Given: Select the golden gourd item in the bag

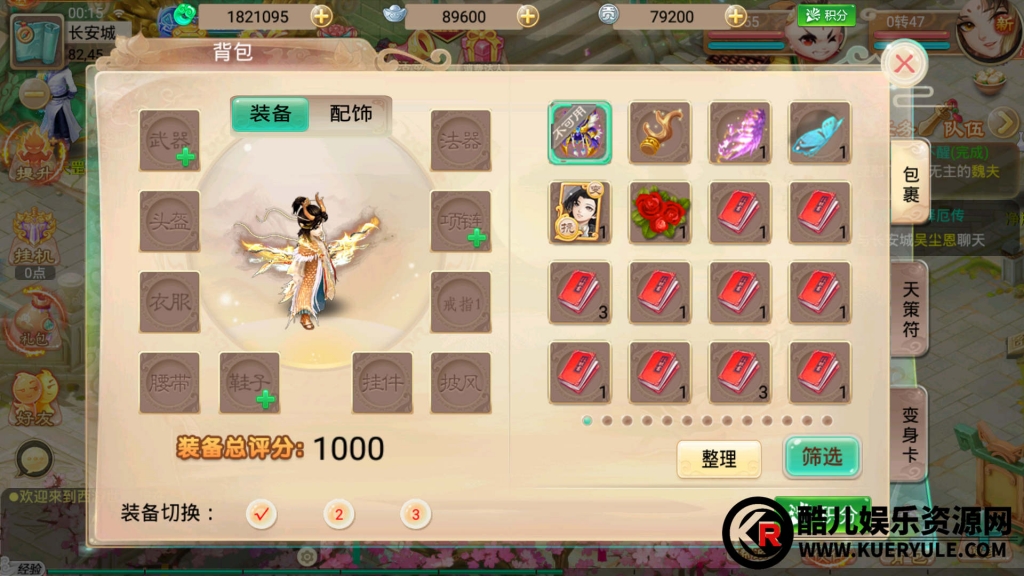Looking at the screenshot, I should (659, 132).
